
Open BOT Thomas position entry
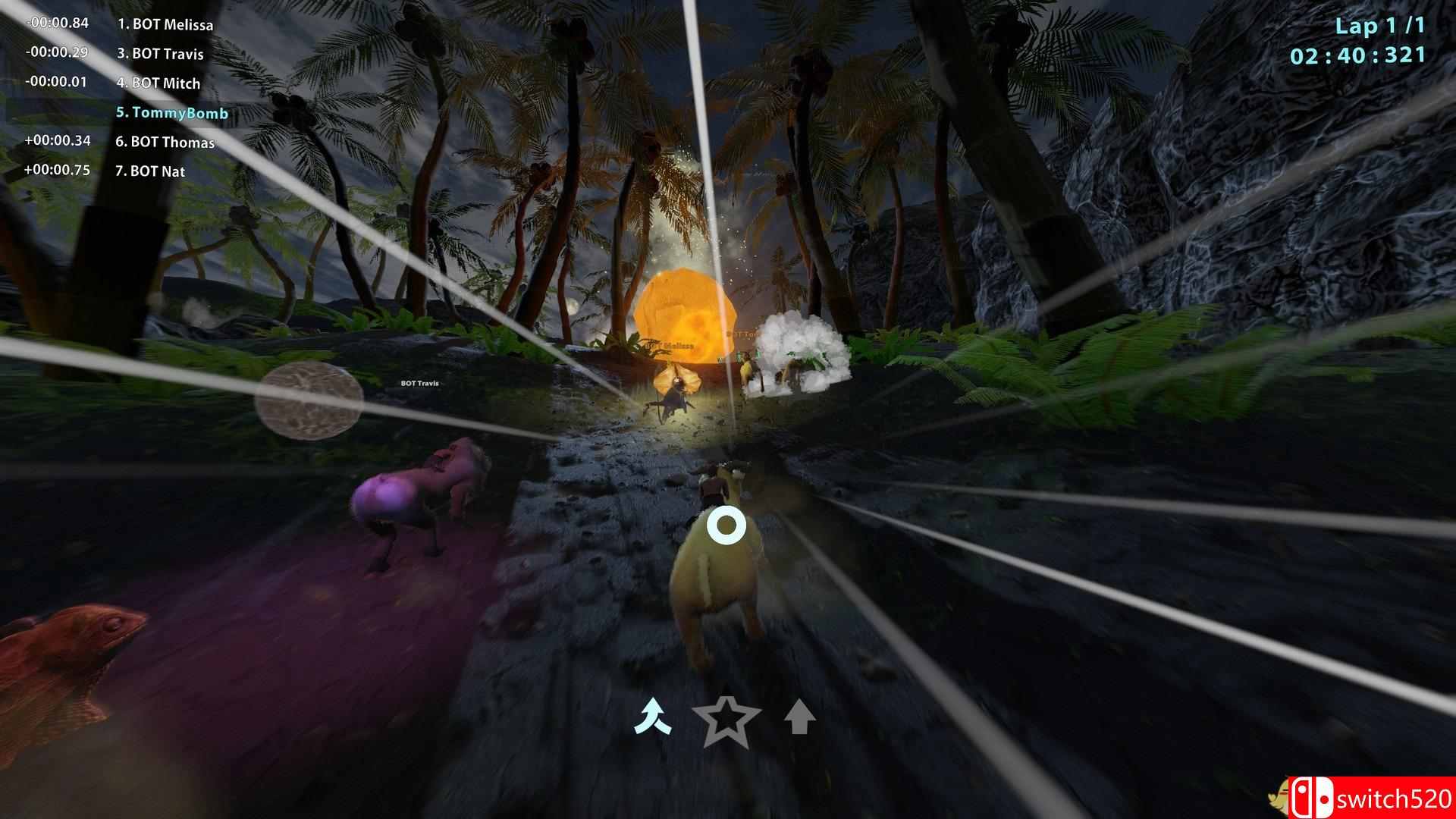(x=165, y=142)
